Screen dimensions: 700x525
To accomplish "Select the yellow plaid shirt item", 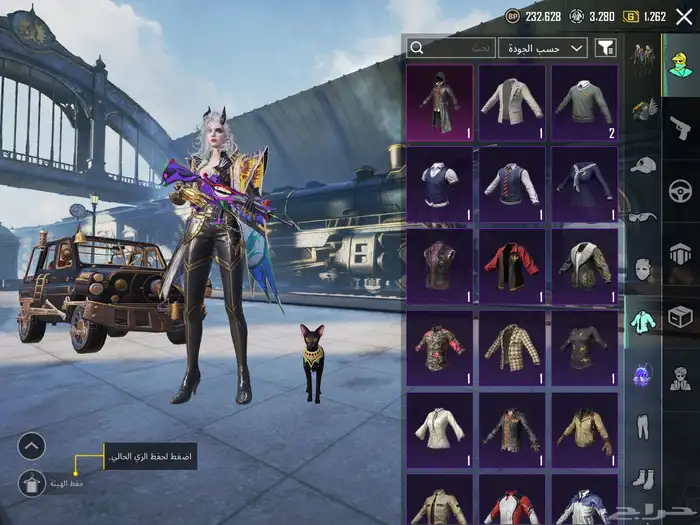I will point(512,348).
